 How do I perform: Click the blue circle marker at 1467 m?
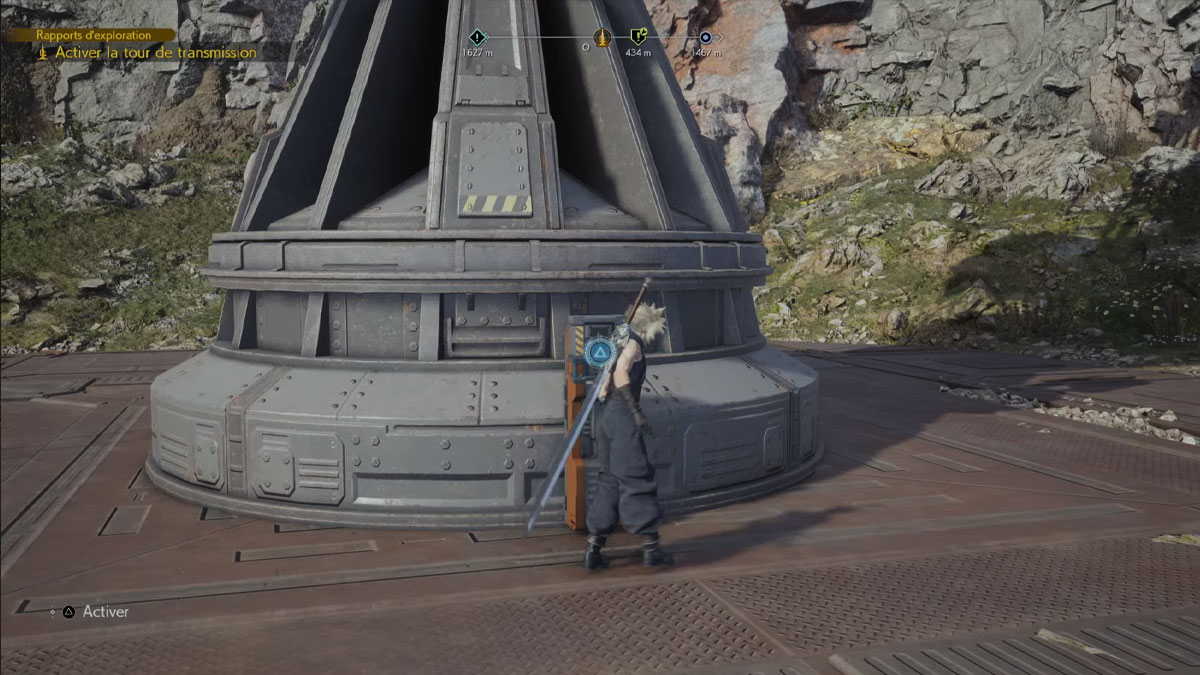tap(705, 38)
